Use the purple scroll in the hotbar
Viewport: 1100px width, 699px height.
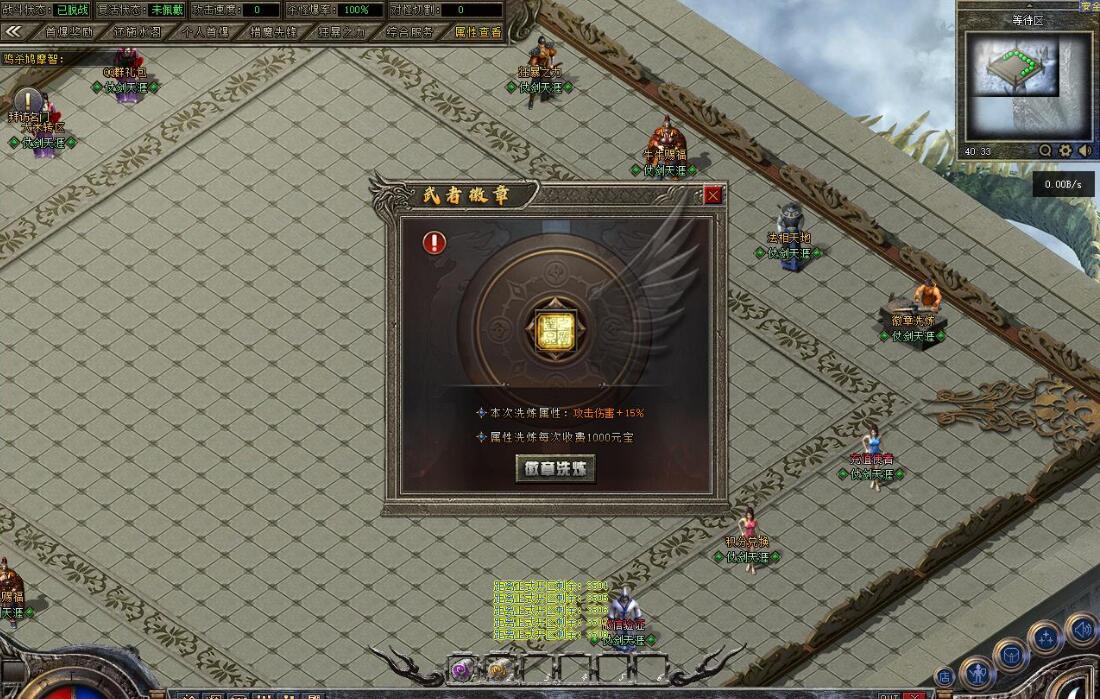[462, 669]
